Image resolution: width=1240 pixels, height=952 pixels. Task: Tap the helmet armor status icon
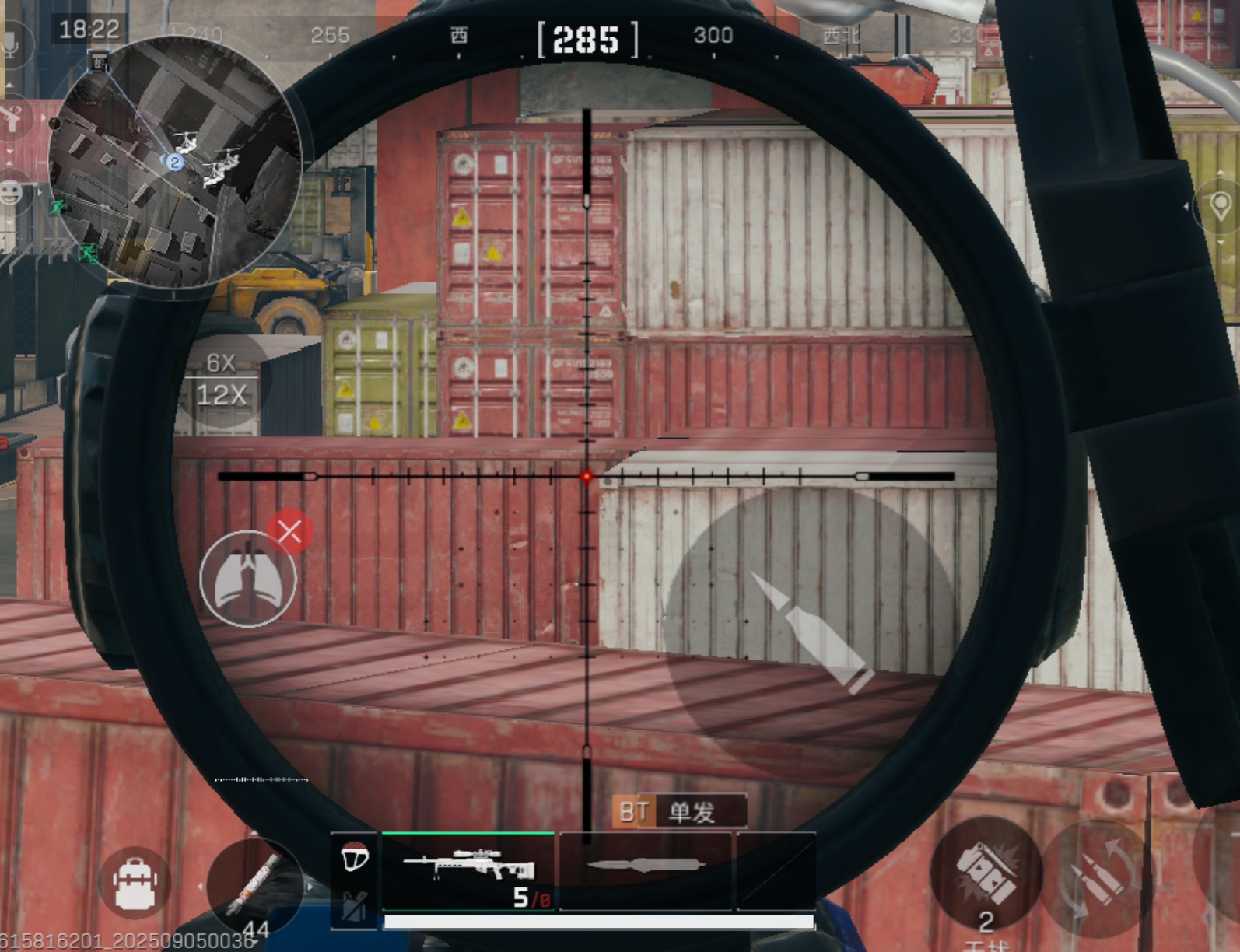[355, 858]
